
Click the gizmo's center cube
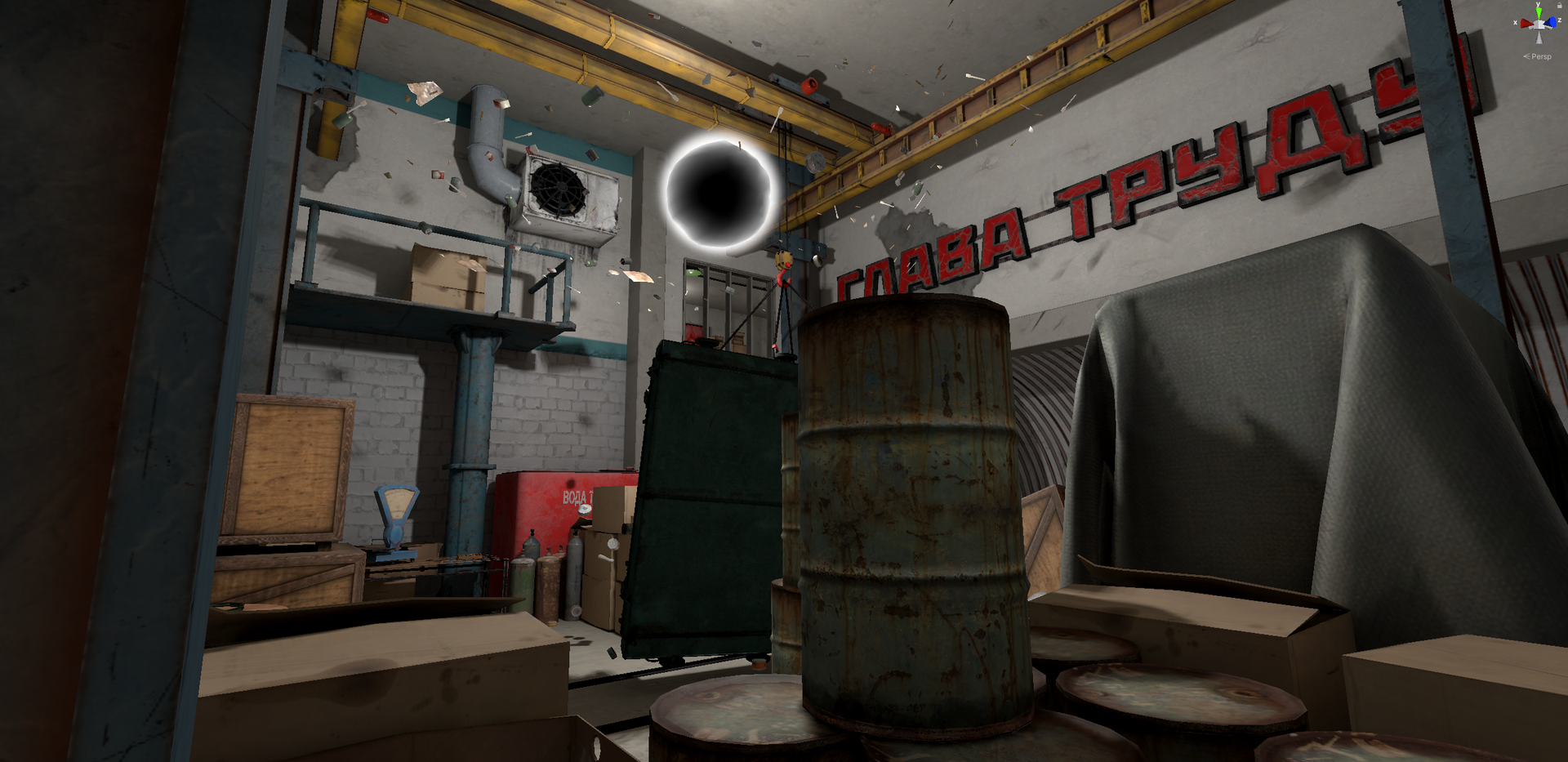pyautogui.click(x=1539, y=25)
